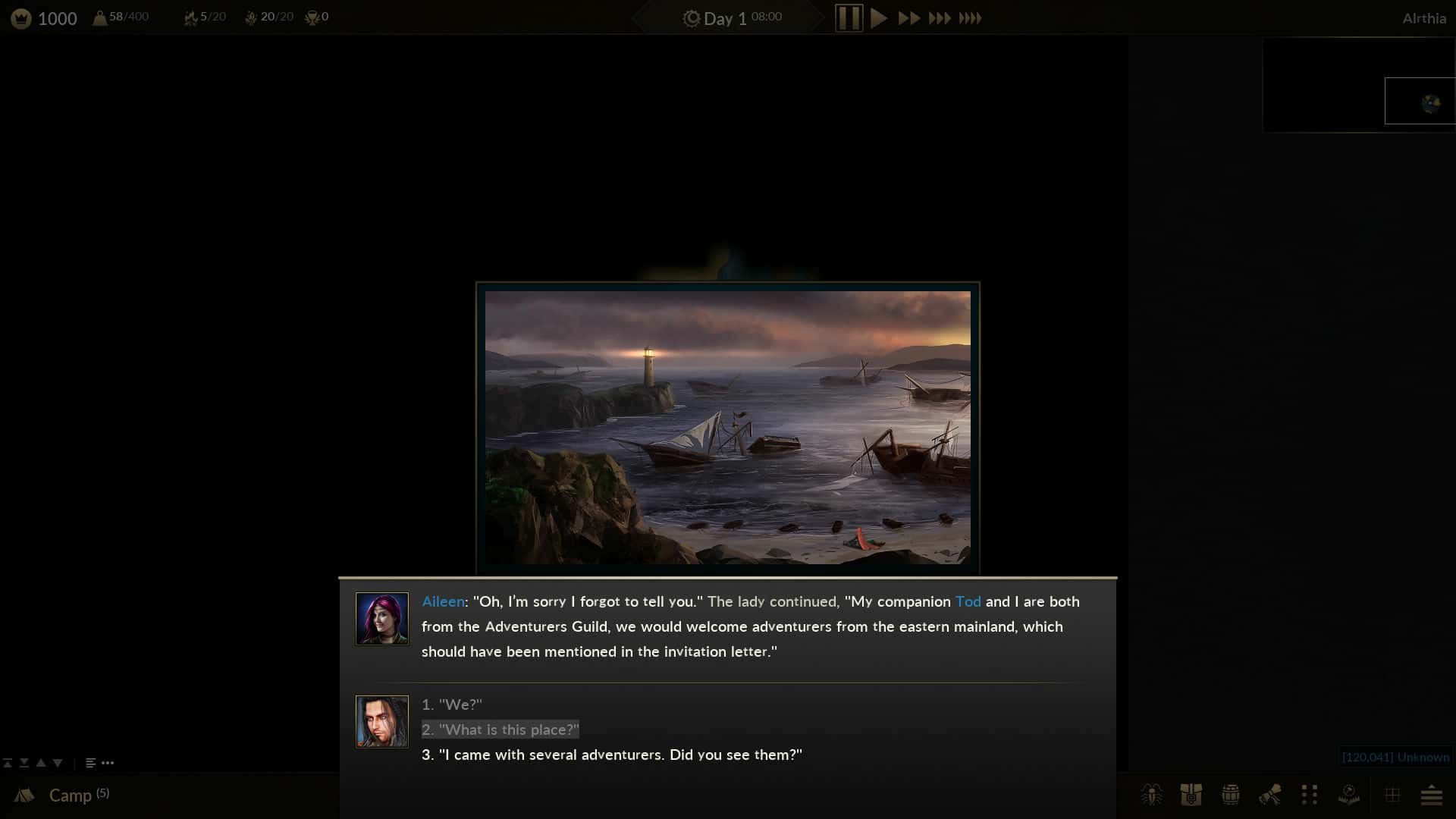This screenshot has height=819, width=1456.
Task: Click the crown gold counter icon
Action: point(19,17)
